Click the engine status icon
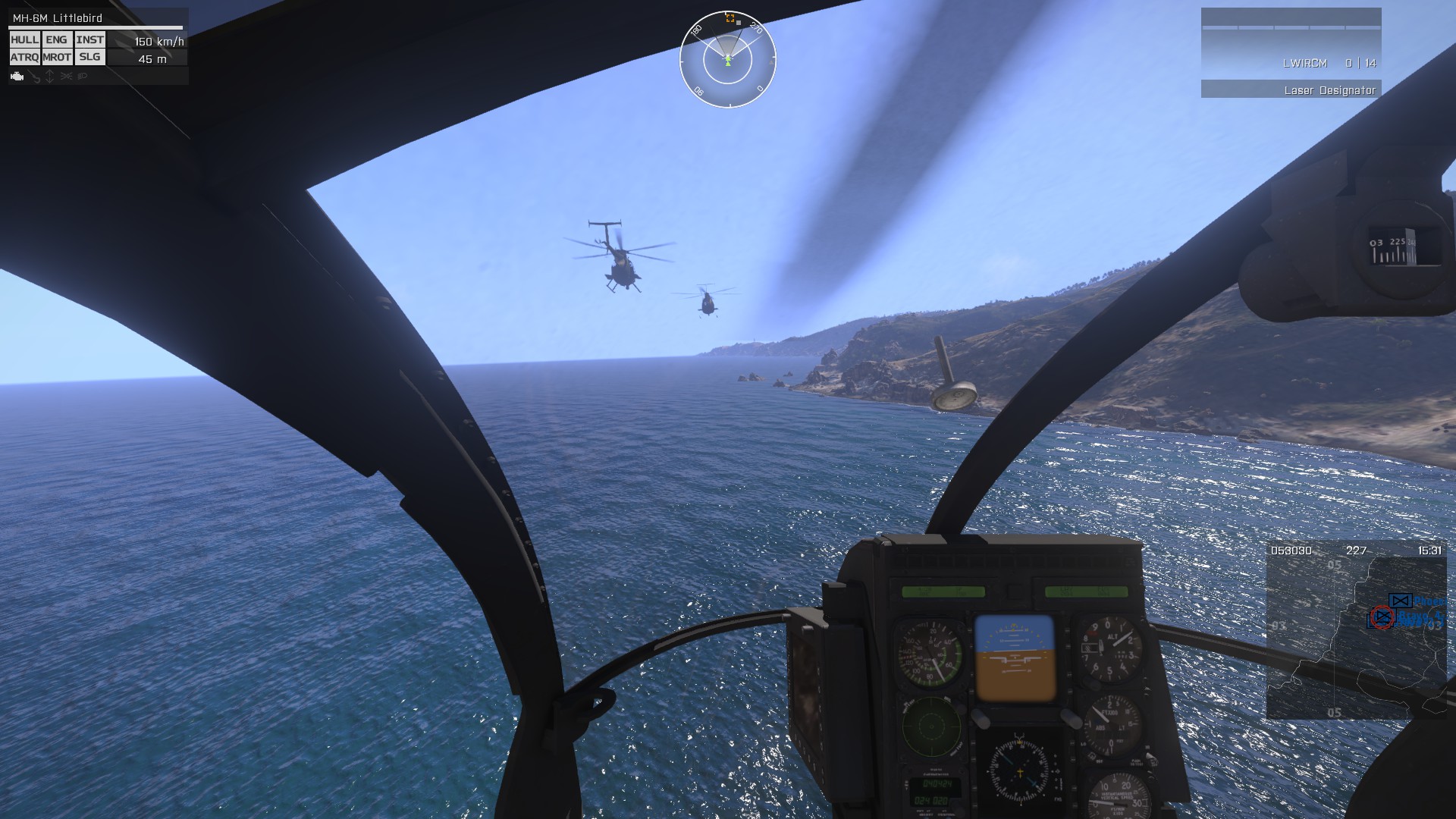 [x=17, y=77]
